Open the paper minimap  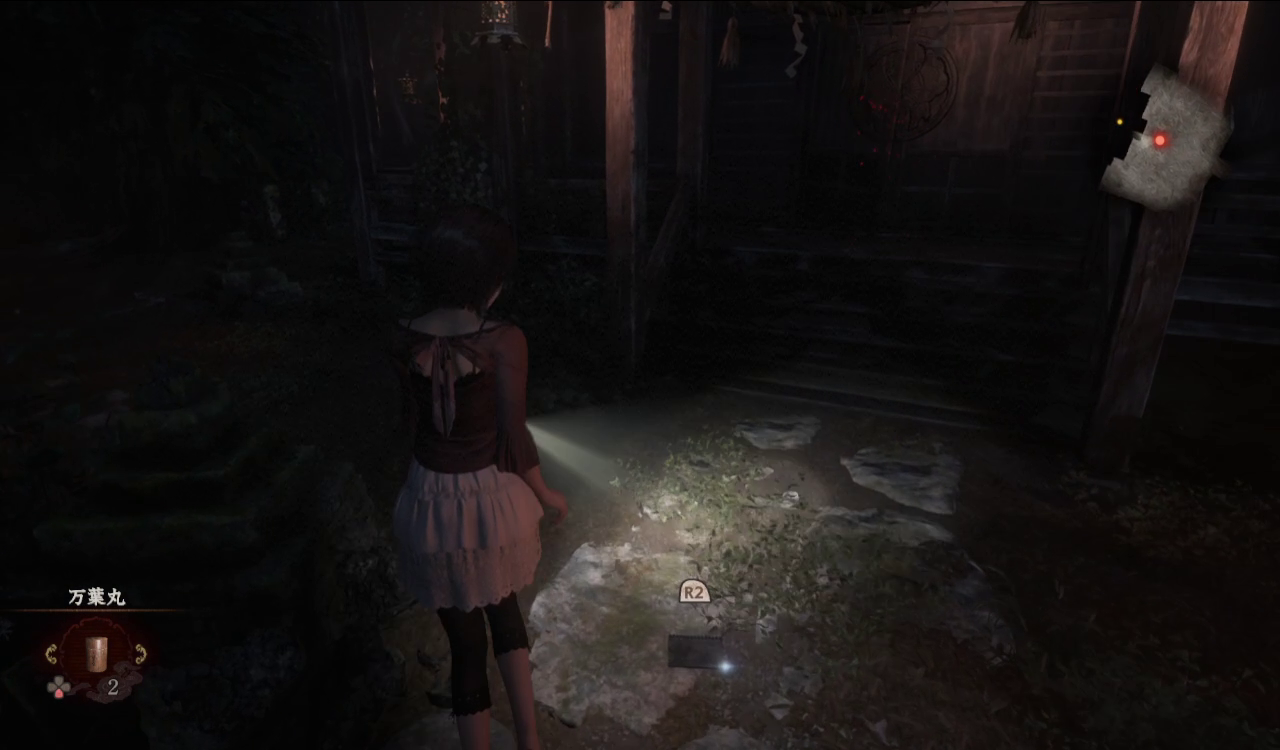pyautogui.click(x=1165, y=138)
